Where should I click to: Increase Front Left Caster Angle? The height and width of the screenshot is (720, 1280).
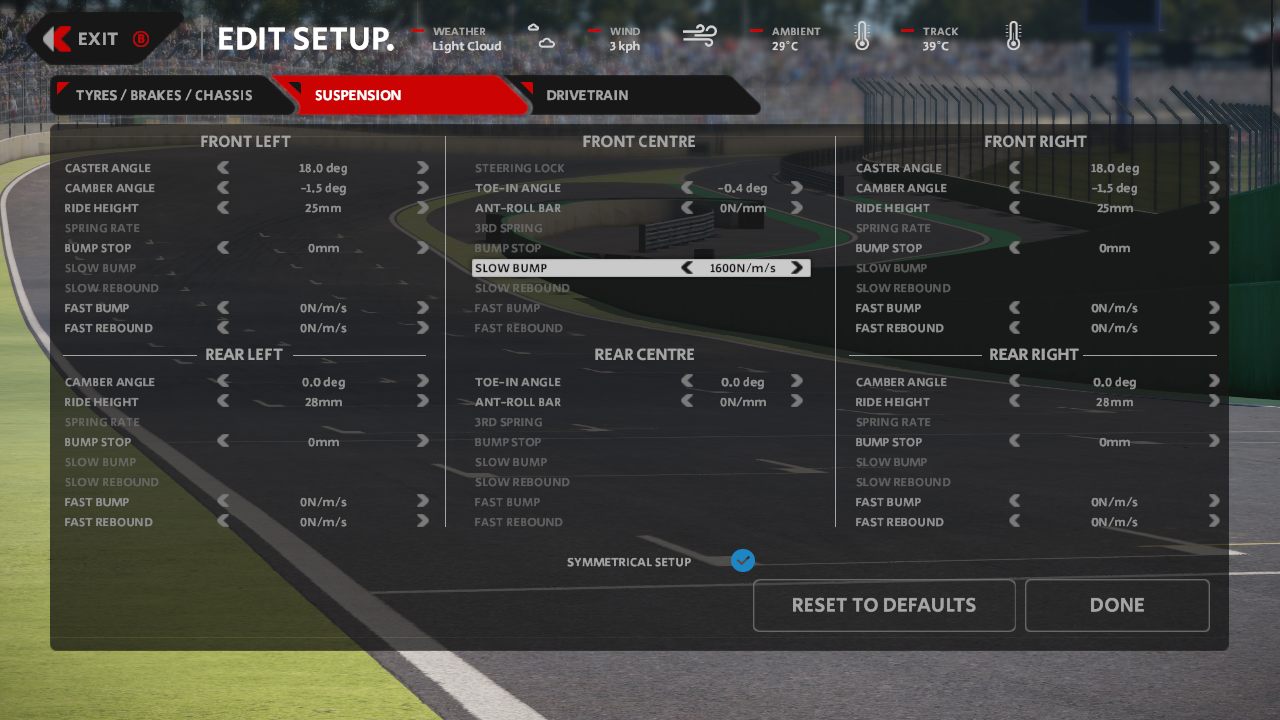pyautogui.click(x=423, y=168)
